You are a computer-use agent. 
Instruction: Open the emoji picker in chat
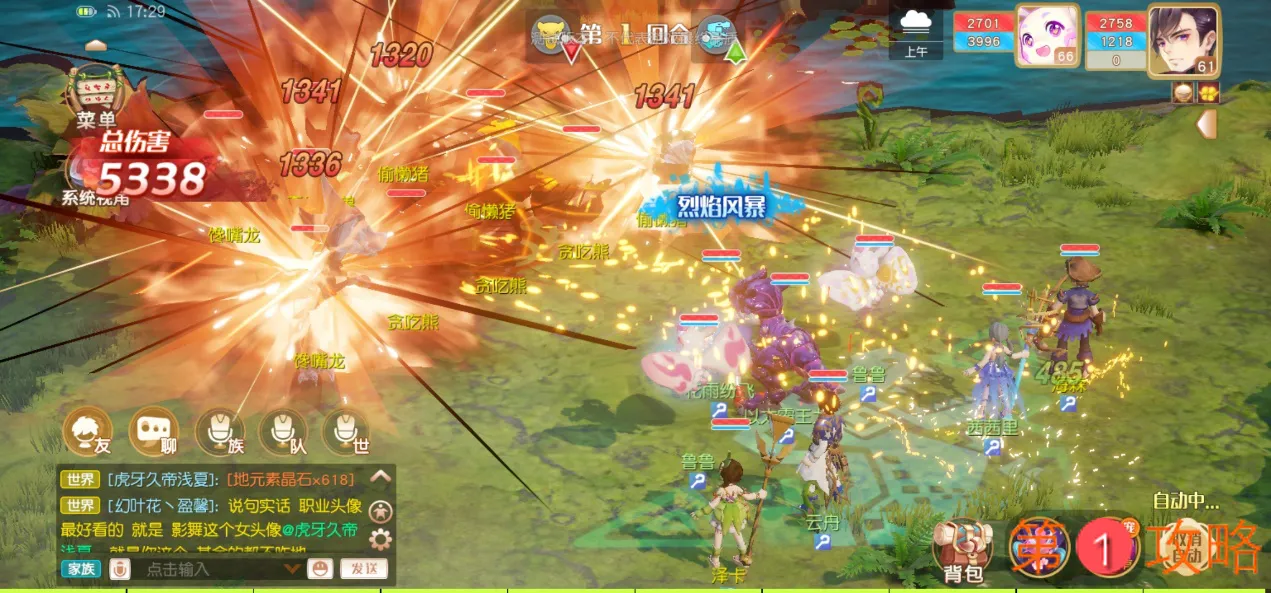coord(320,569)
